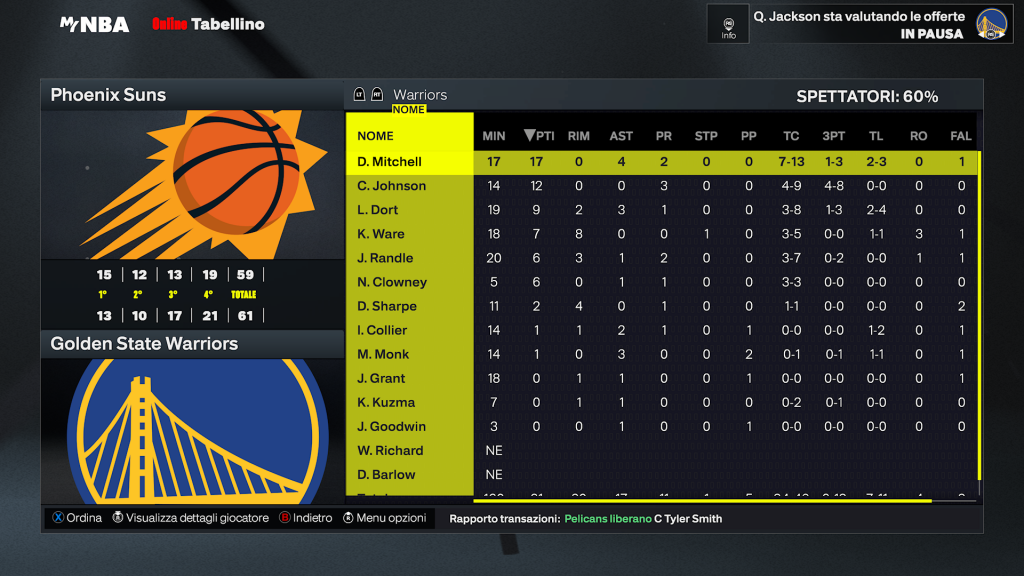Viewport: 1024px width, 576px height.
Task: Select the D. Sharpe row
Action: tap(387, 306)
